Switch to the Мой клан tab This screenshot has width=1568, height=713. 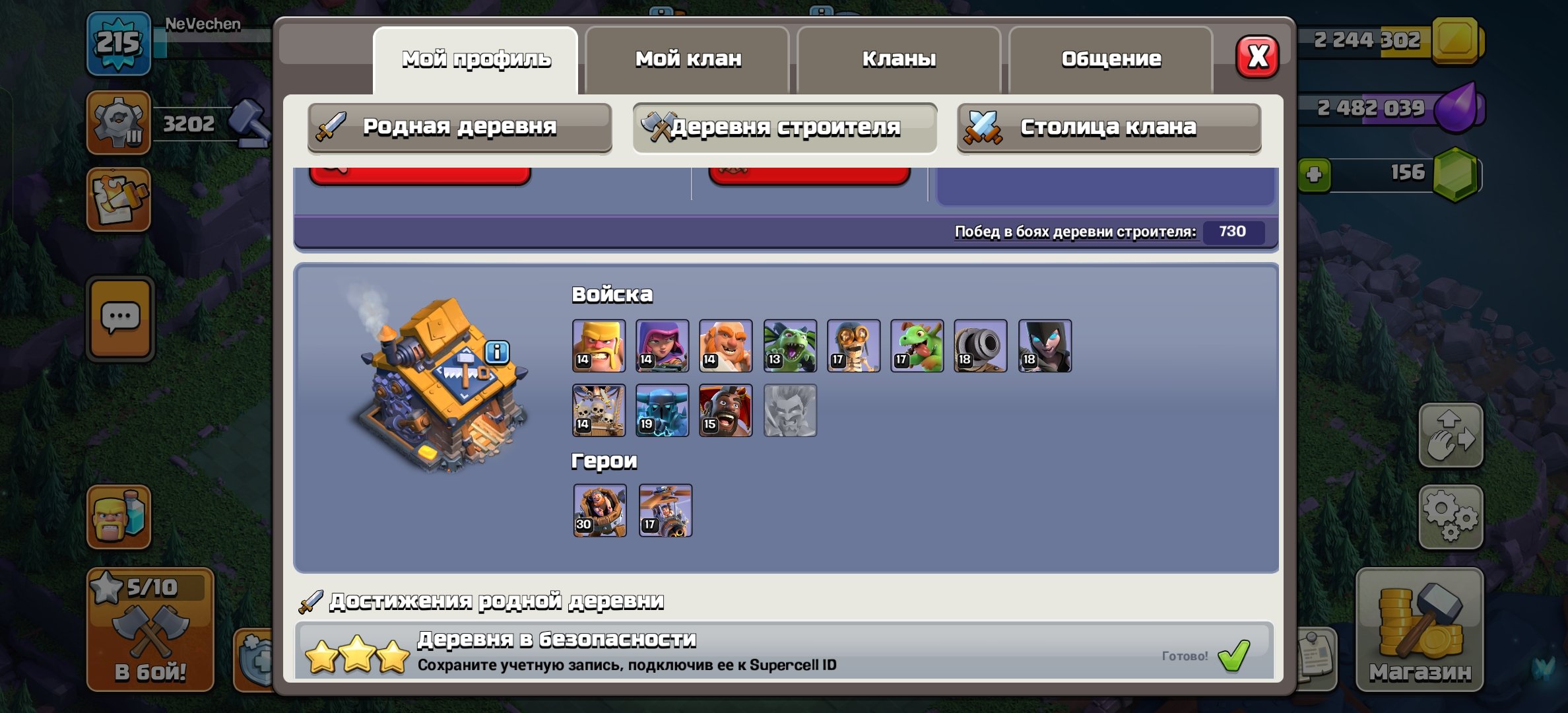[688, 58]
